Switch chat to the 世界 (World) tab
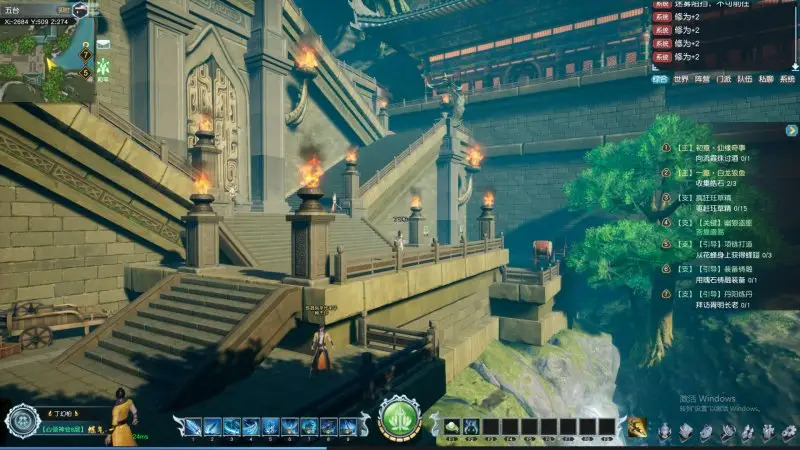This screenshot has width=800, height=450. coord(681,78)
